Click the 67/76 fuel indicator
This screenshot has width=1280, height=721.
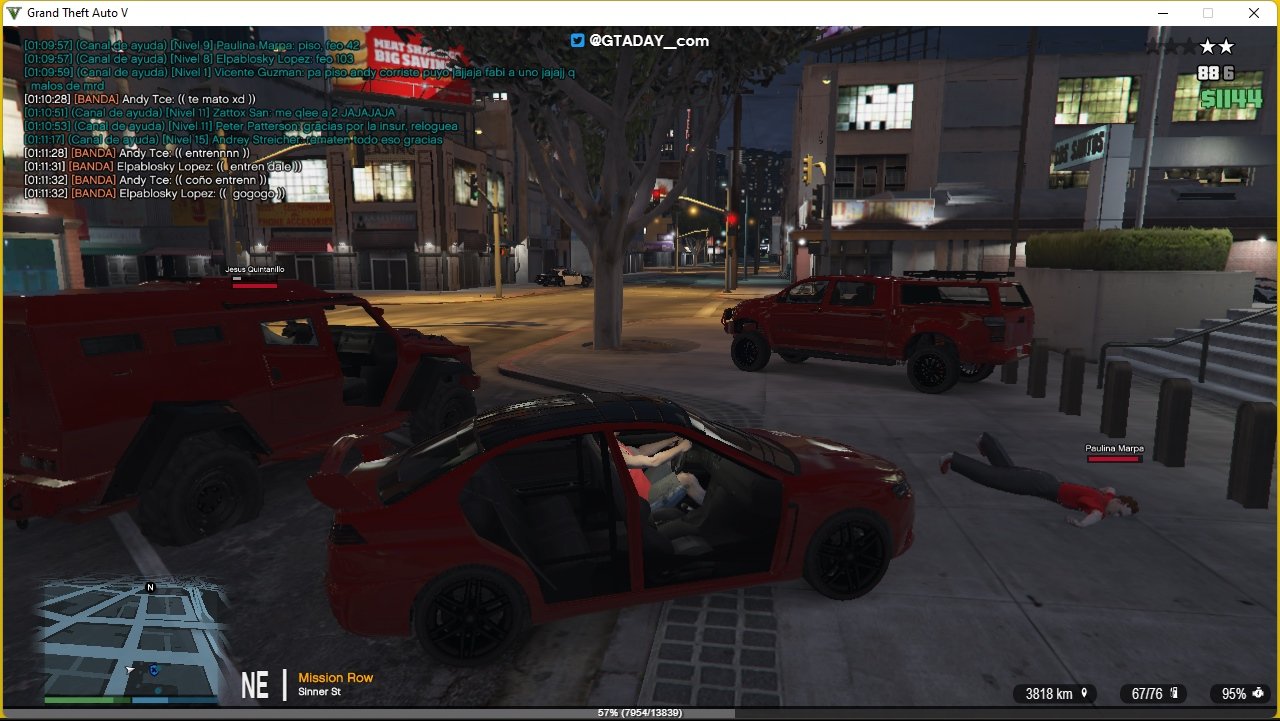[x=1153, y=694]
